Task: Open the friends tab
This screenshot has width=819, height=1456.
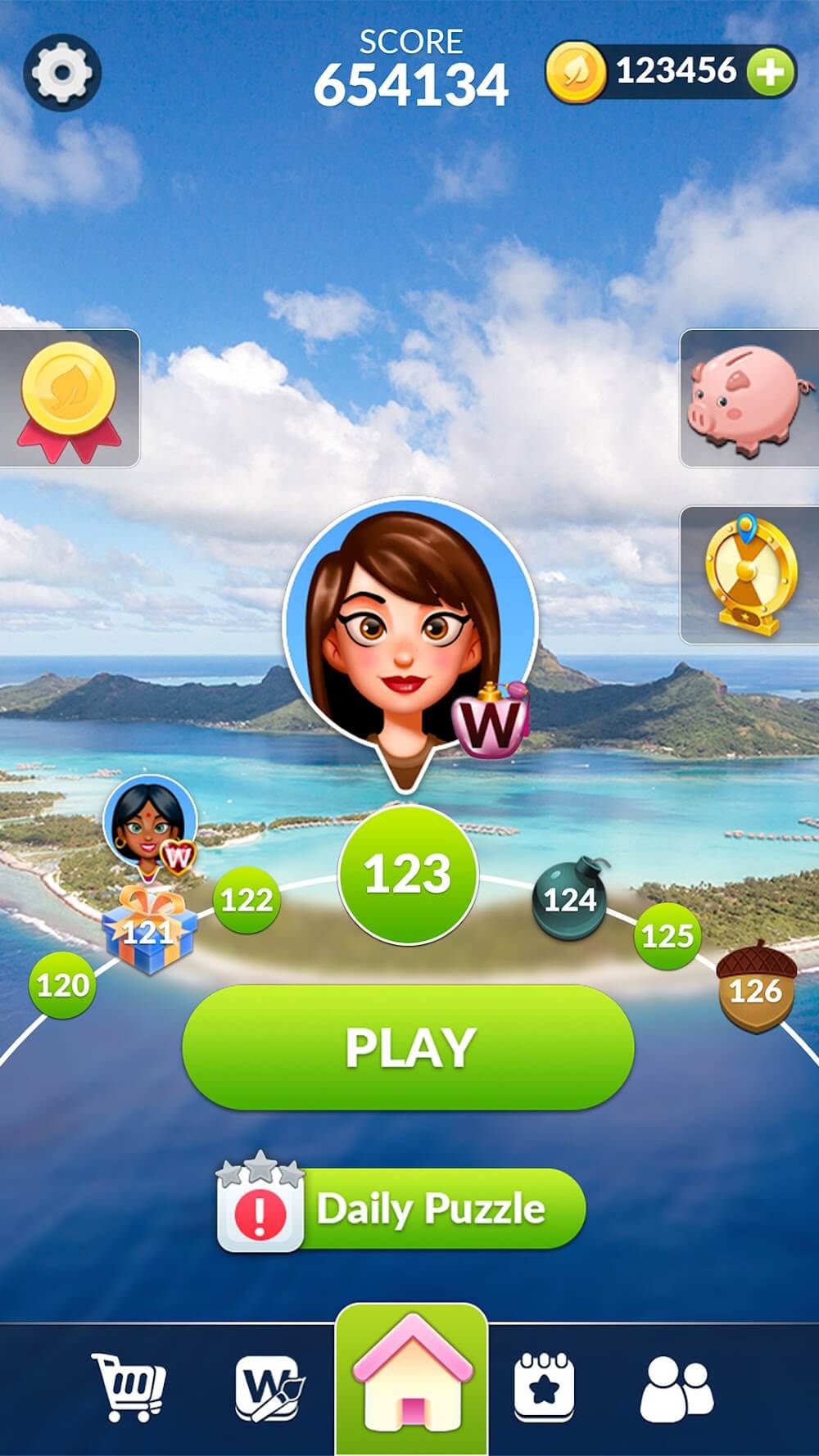Action: [x=676, y=1388]
